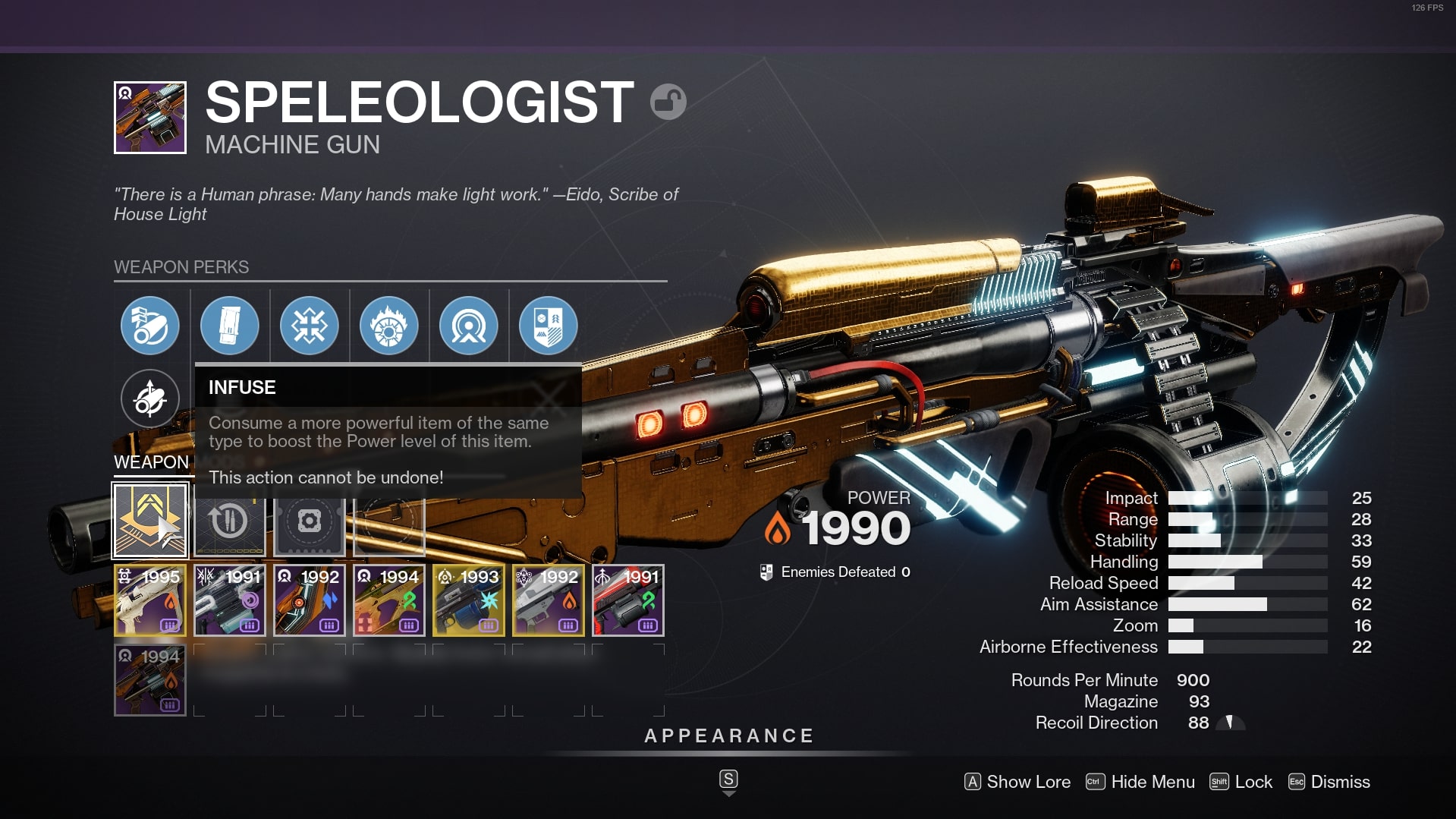View the converging arrows perk
Screen dimensions: 1456x819
[x=309, y=326]
